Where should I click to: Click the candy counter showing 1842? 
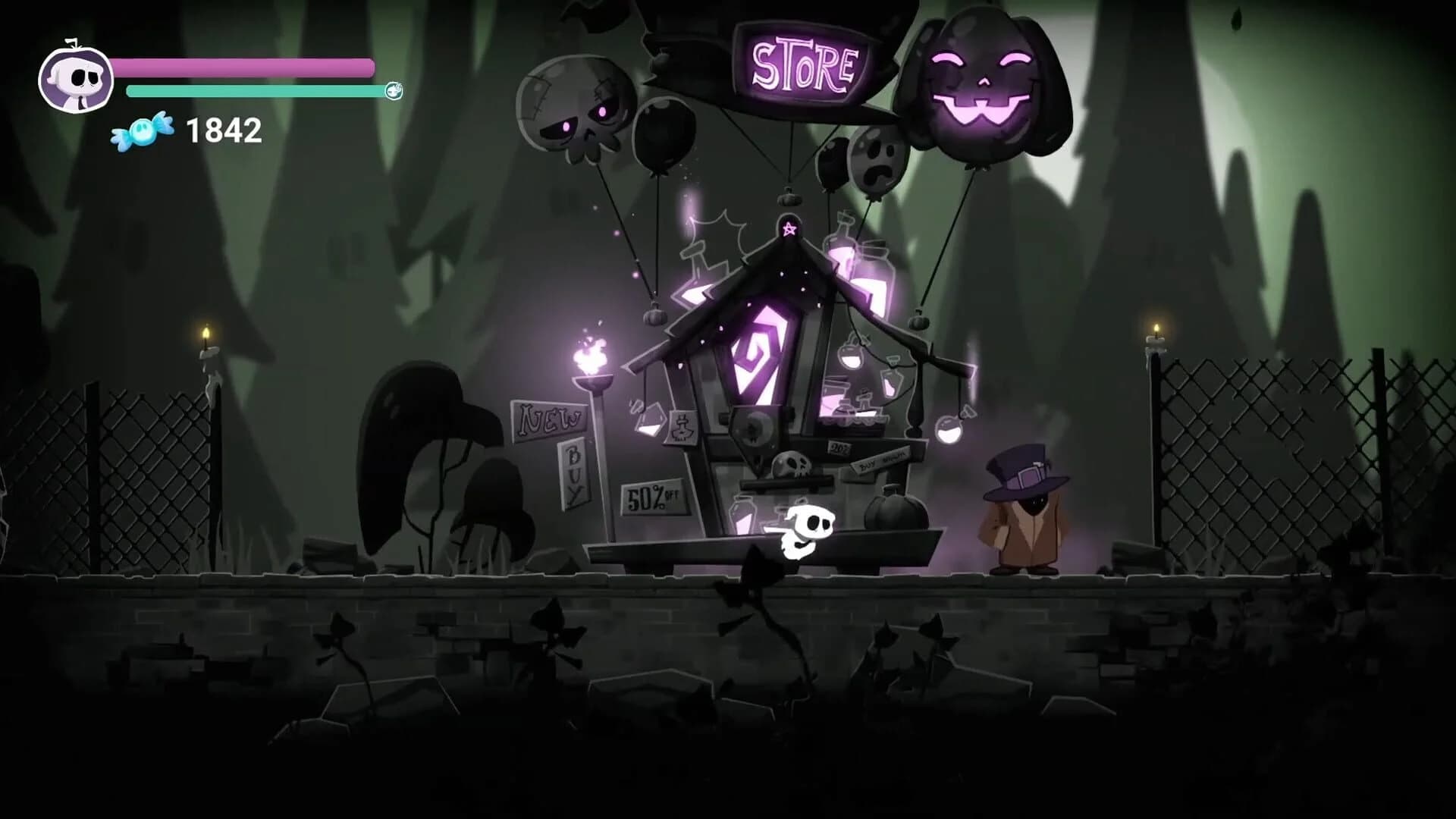222,130
